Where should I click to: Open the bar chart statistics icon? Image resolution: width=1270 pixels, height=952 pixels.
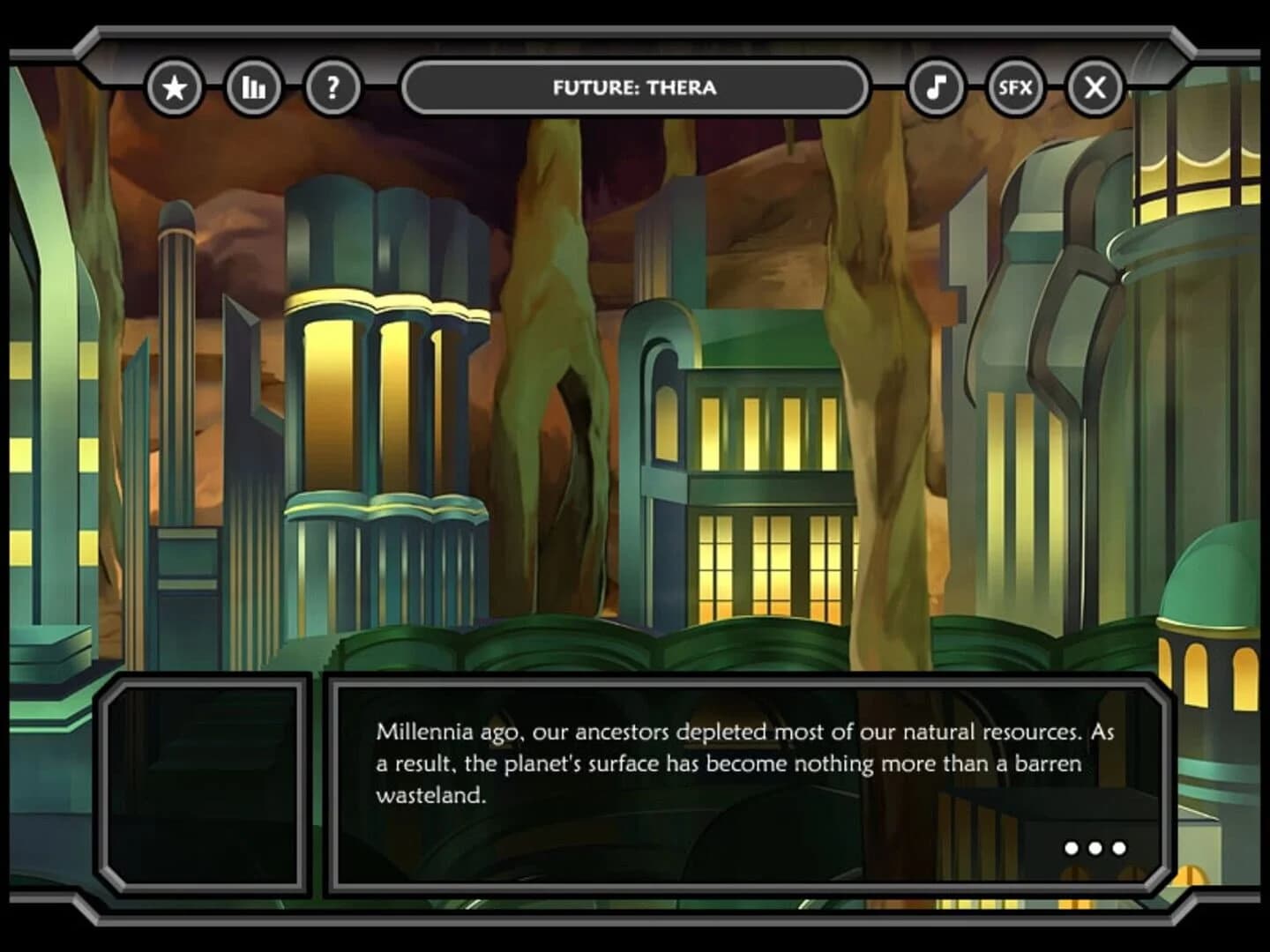tap(253, 87)
